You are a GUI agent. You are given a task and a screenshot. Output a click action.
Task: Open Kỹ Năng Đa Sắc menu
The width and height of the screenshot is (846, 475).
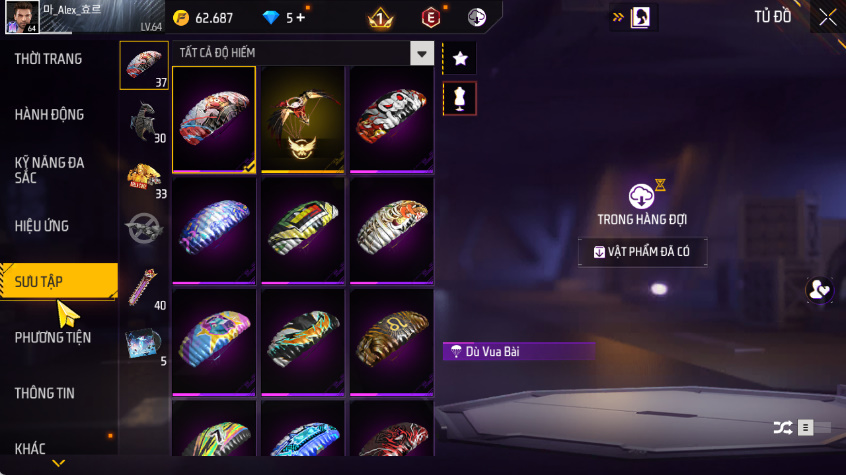(x=50, y=169)
